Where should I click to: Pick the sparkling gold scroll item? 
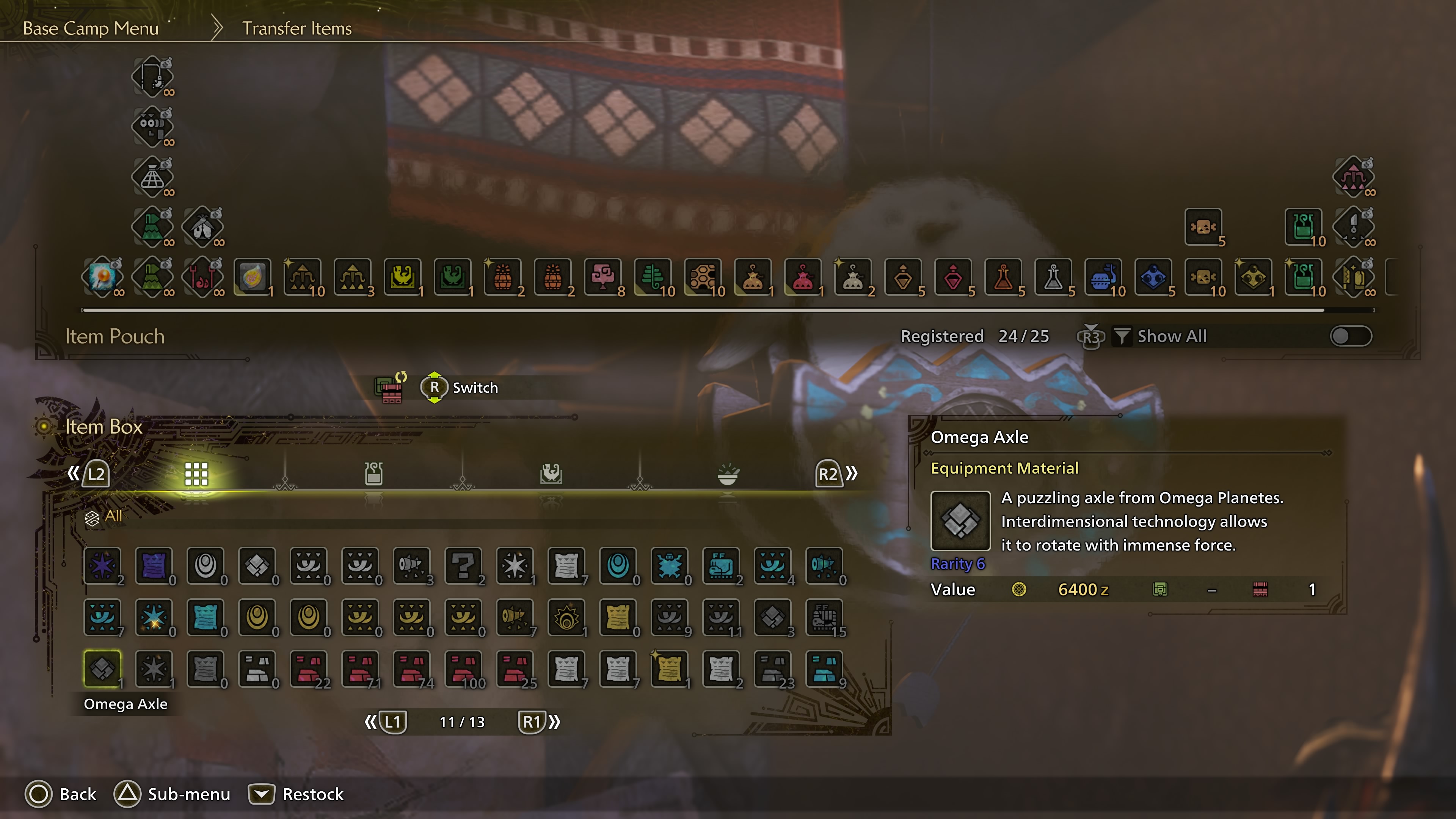coord(669,668)
